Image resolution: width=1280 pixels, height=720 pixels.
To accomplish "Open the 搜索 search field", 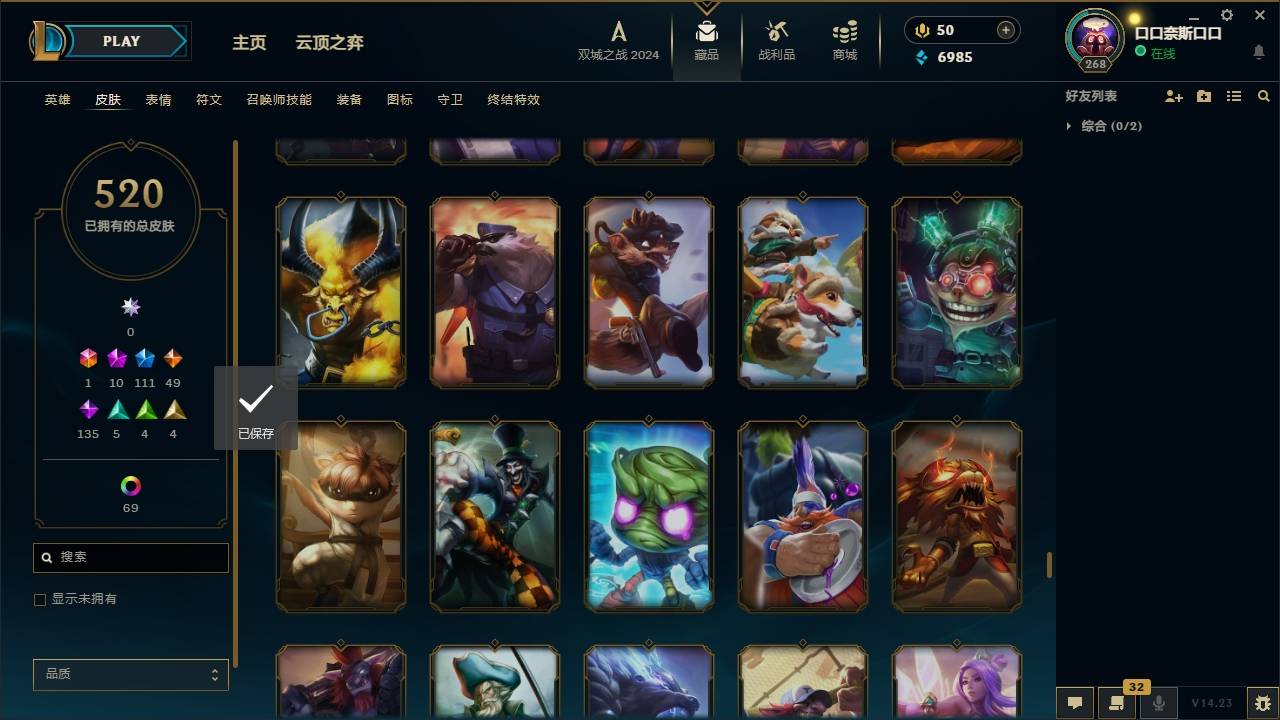I will (130, 557).
